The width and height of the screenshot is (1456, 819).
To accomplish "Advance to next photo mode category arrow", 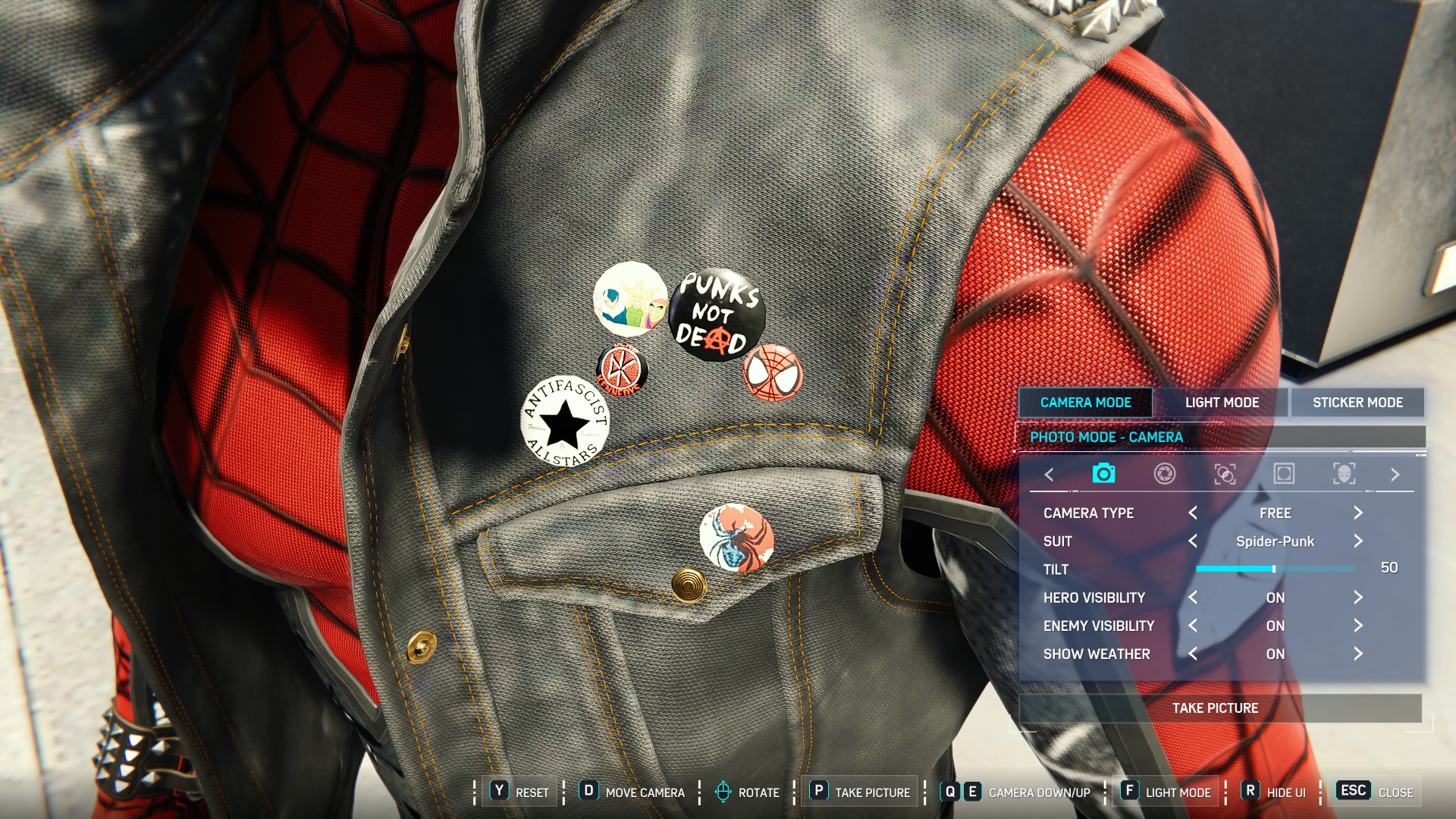I will 1395,475.
